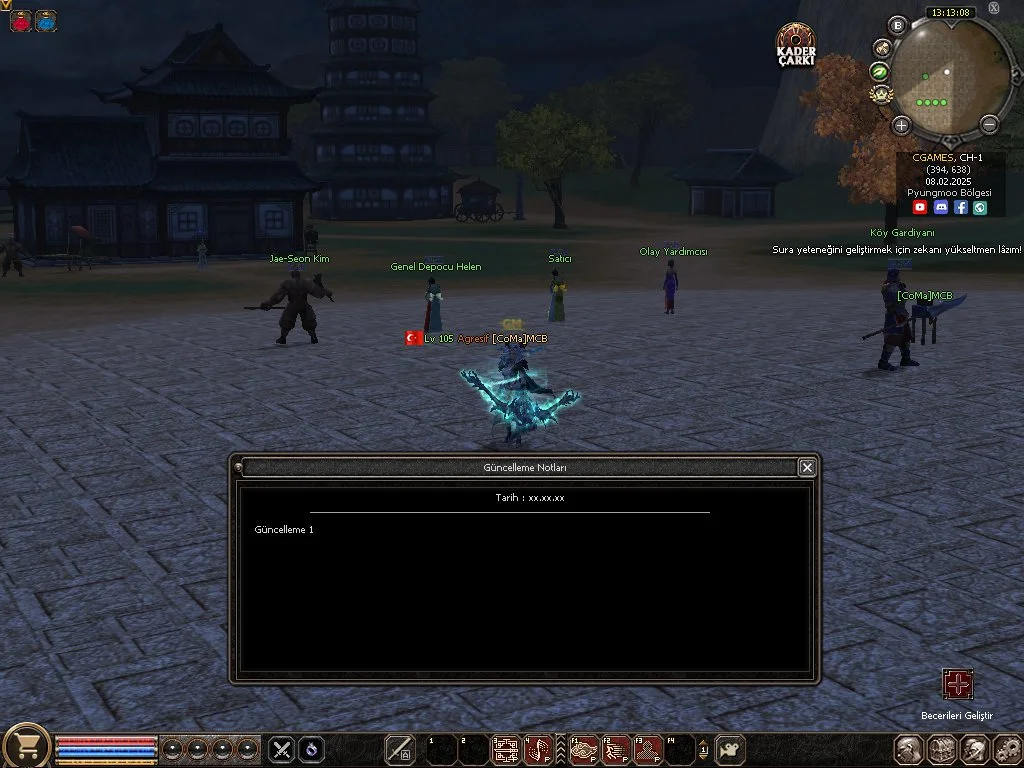1024x768 pixels.
Task: Close the Güncelleme Notları window
Action: point(807,467)
